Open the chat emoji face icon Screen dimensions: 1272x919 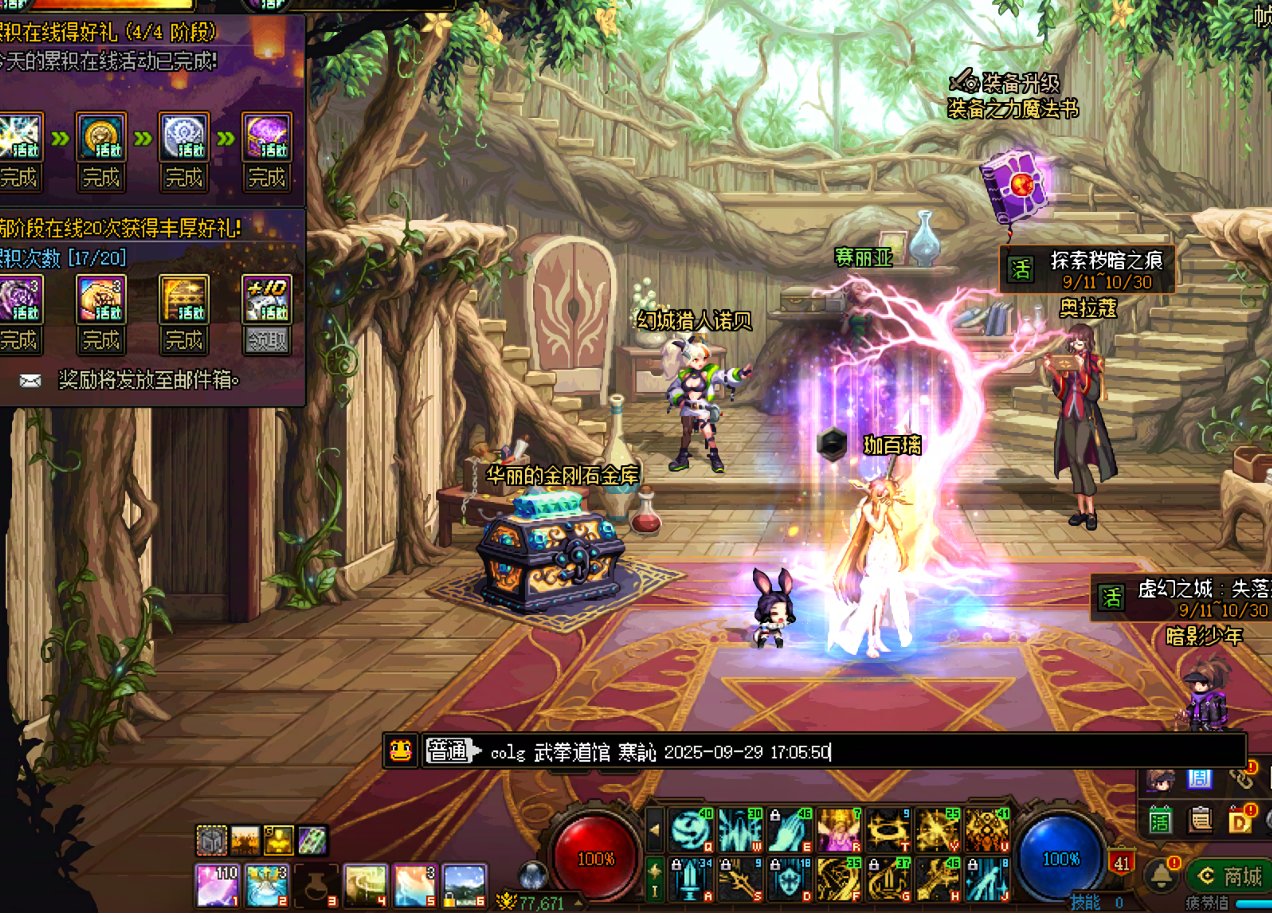[401, 751]
